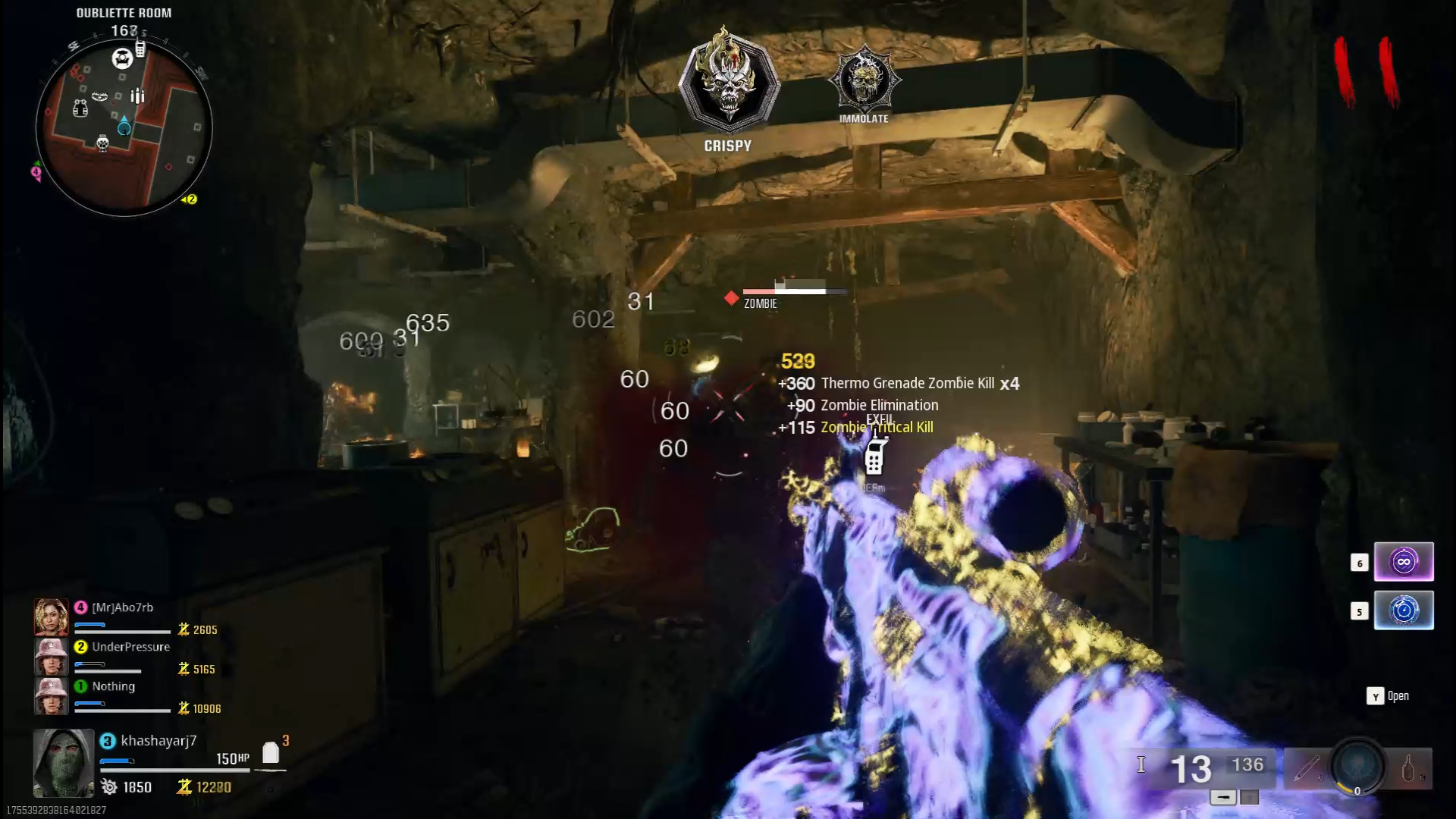Click the Exfil radio objective marker

point(874,457)
